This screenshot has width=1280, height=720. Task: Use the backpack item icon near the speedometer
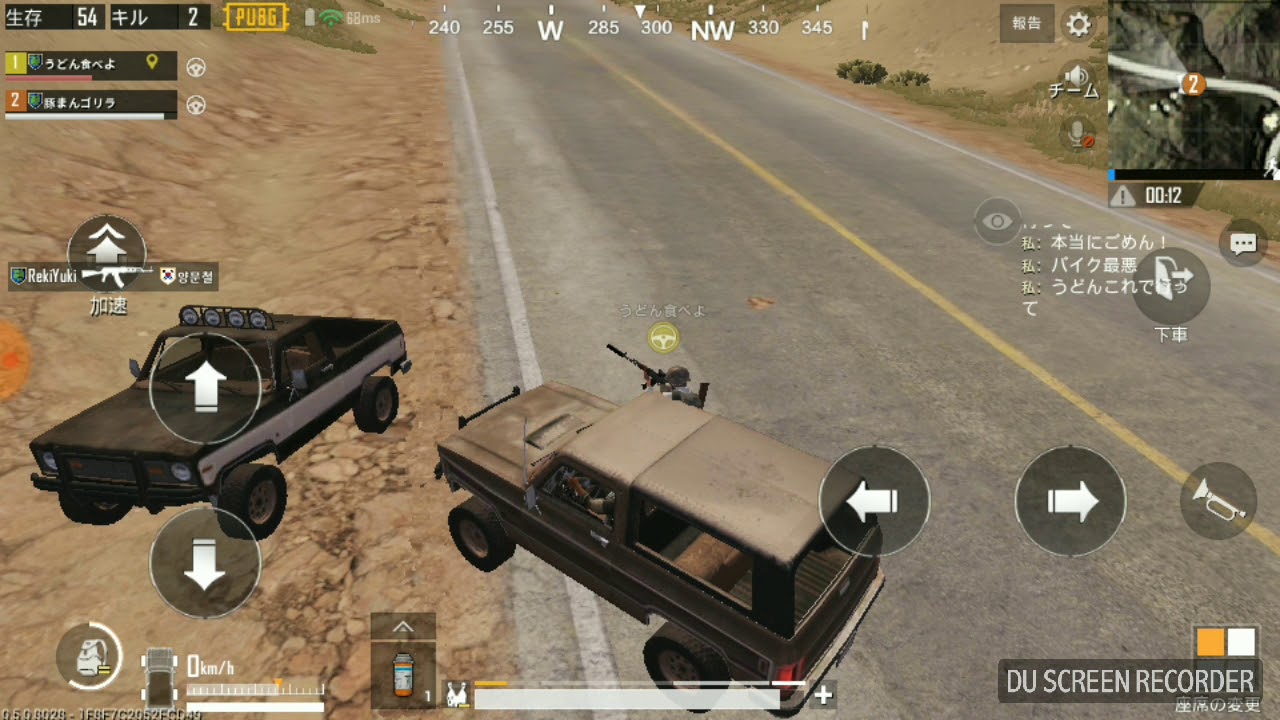90,657
